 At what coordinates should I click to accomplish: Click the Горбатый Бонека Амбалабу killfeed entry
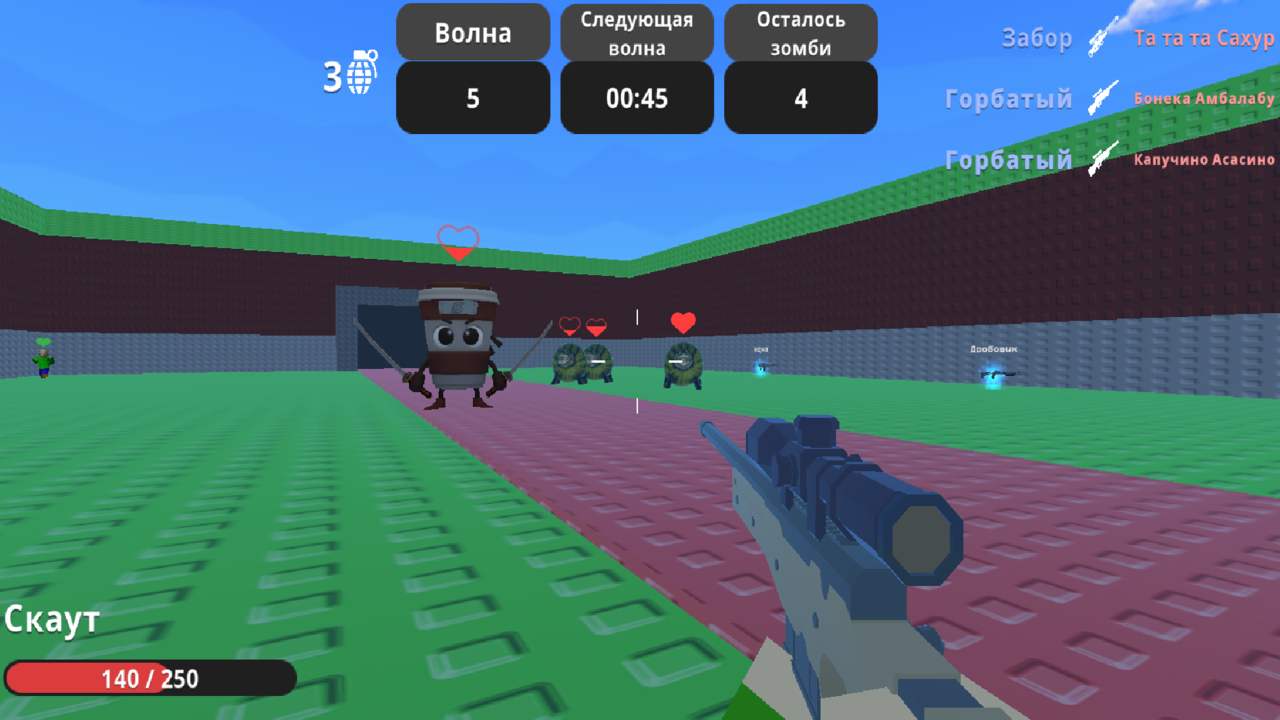pyautogui.click(x=1110, y=98)
